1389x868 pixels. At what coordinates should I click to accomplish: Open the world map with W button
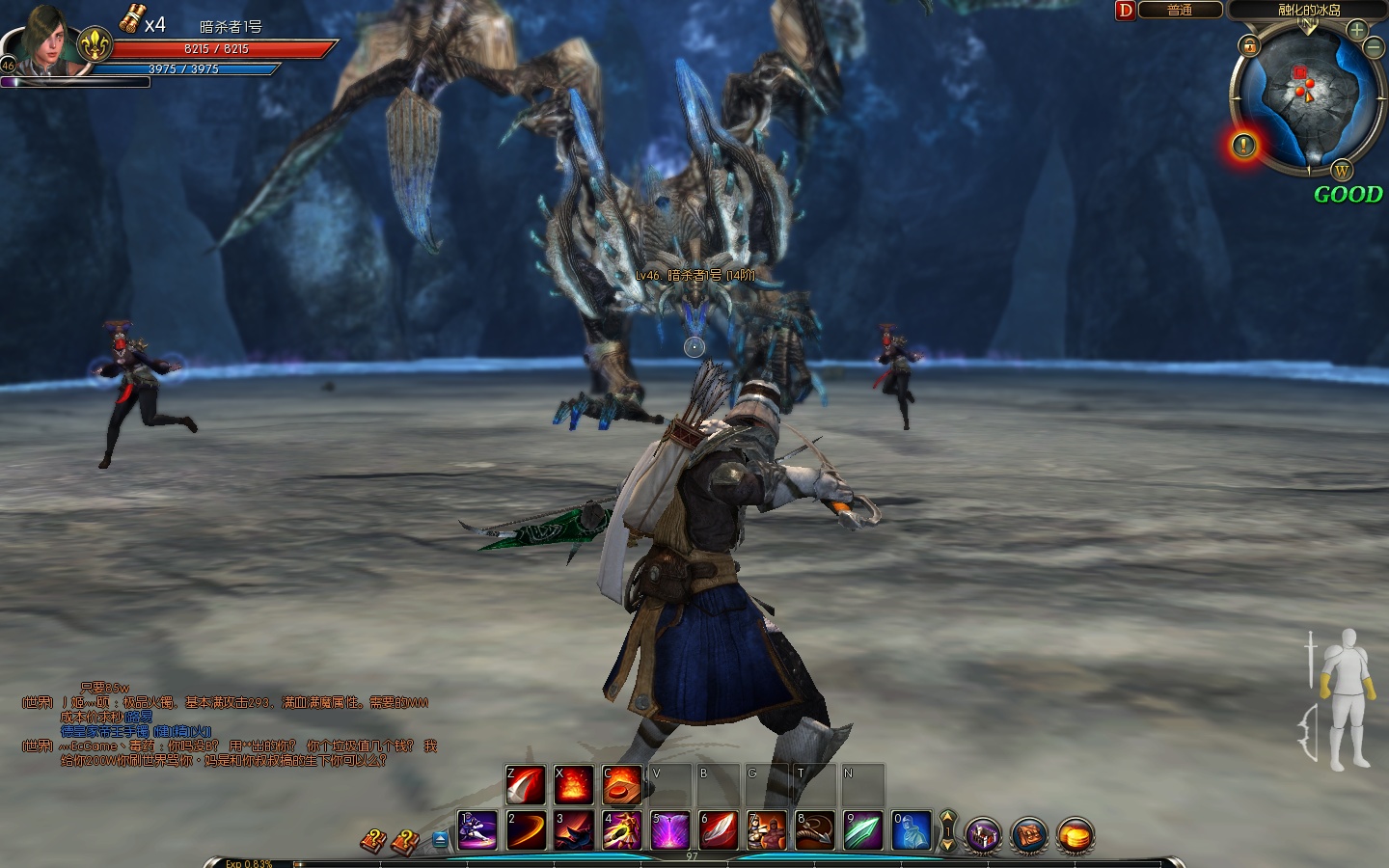1341,172
